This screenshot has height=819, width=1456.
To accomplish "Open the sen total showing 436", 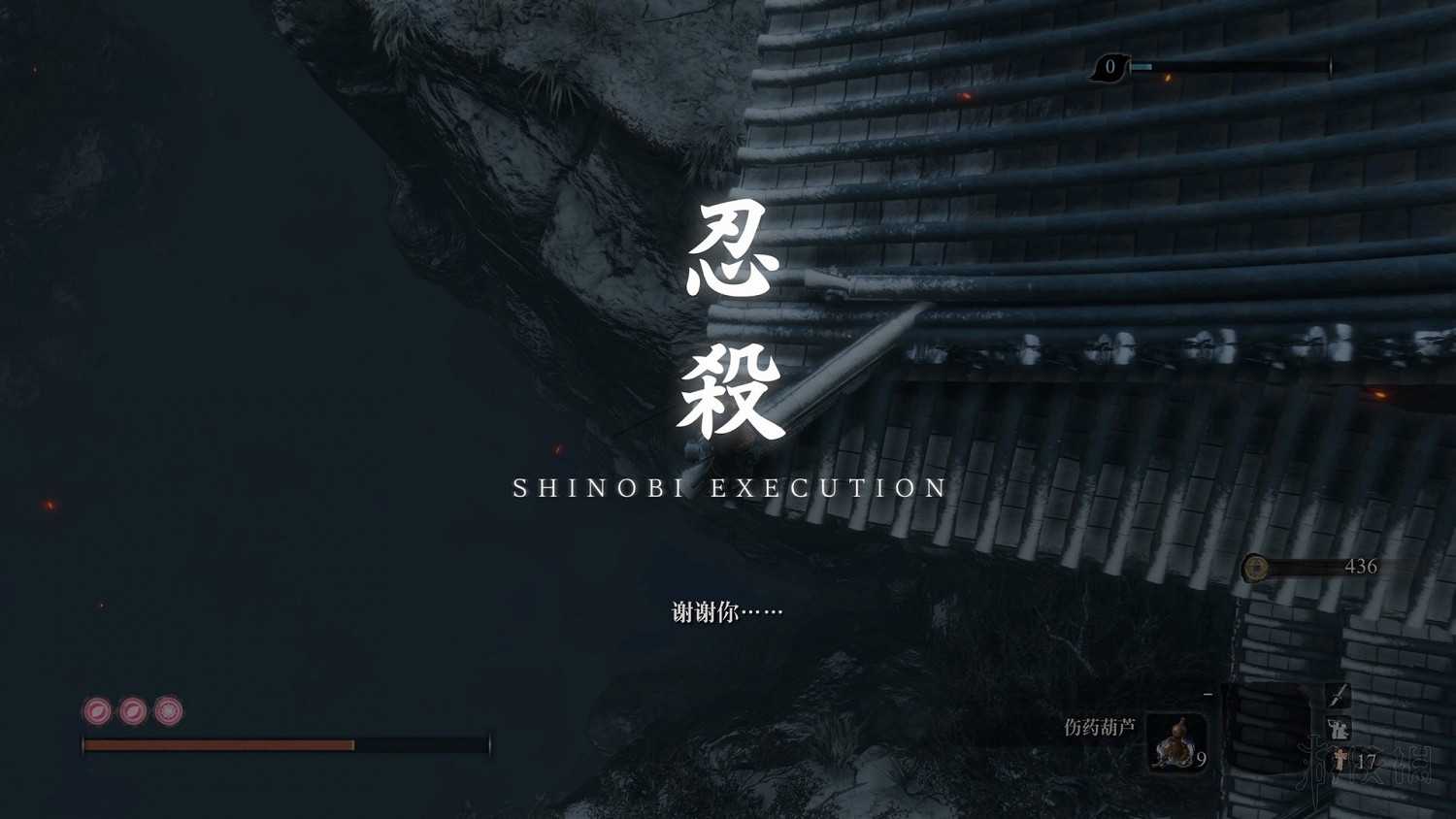I will pyautogui.click(x=1360, y=566).
